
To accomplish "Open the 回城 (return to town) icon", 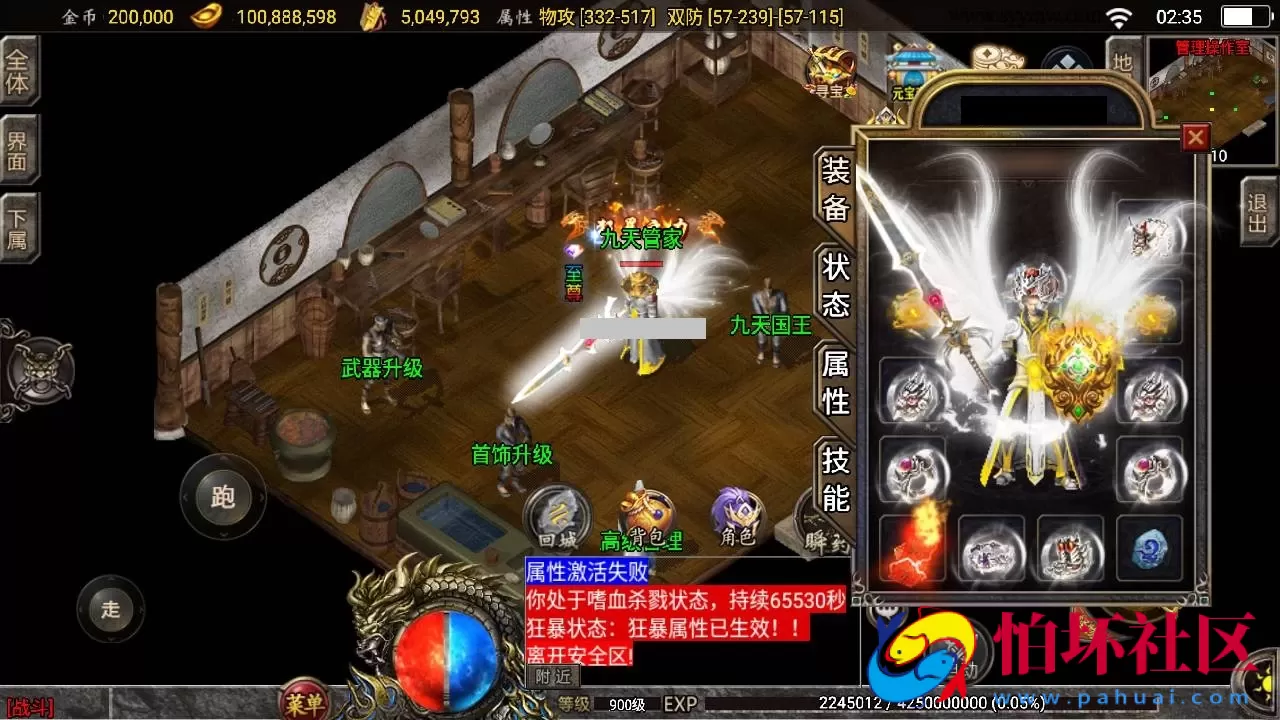I will pyautogui.click(x=557, y=516).
